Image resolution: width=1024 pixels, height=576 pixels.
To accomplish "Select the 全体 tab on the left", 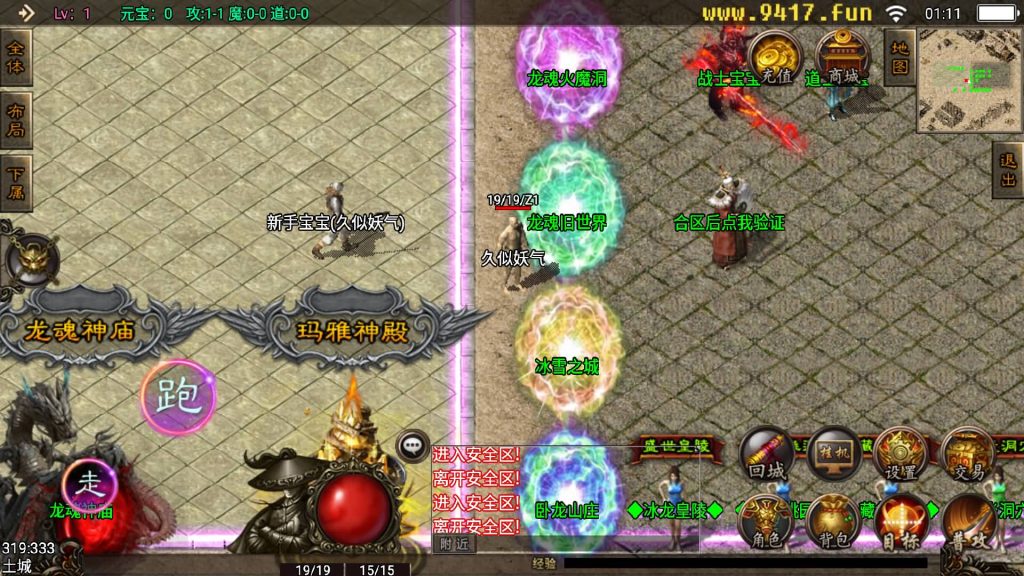I will [16, 57].
